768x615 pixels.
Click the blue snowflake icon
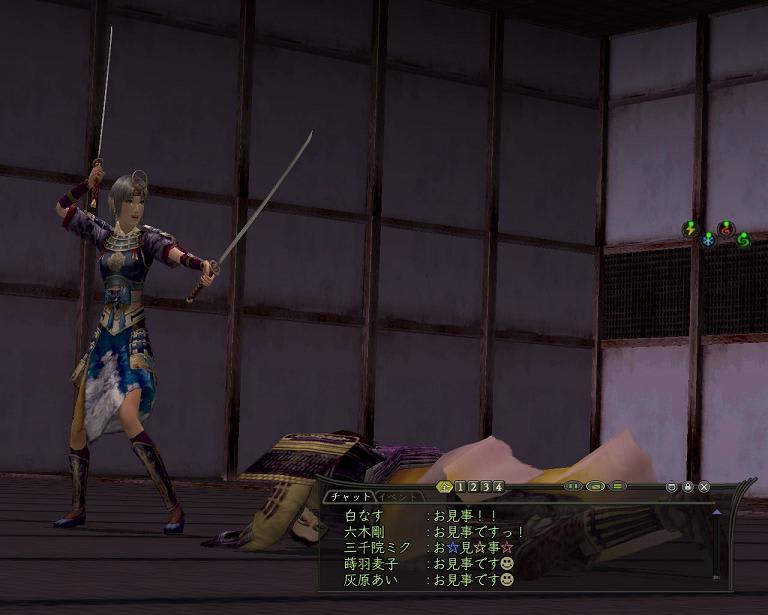tap(708, 240)
